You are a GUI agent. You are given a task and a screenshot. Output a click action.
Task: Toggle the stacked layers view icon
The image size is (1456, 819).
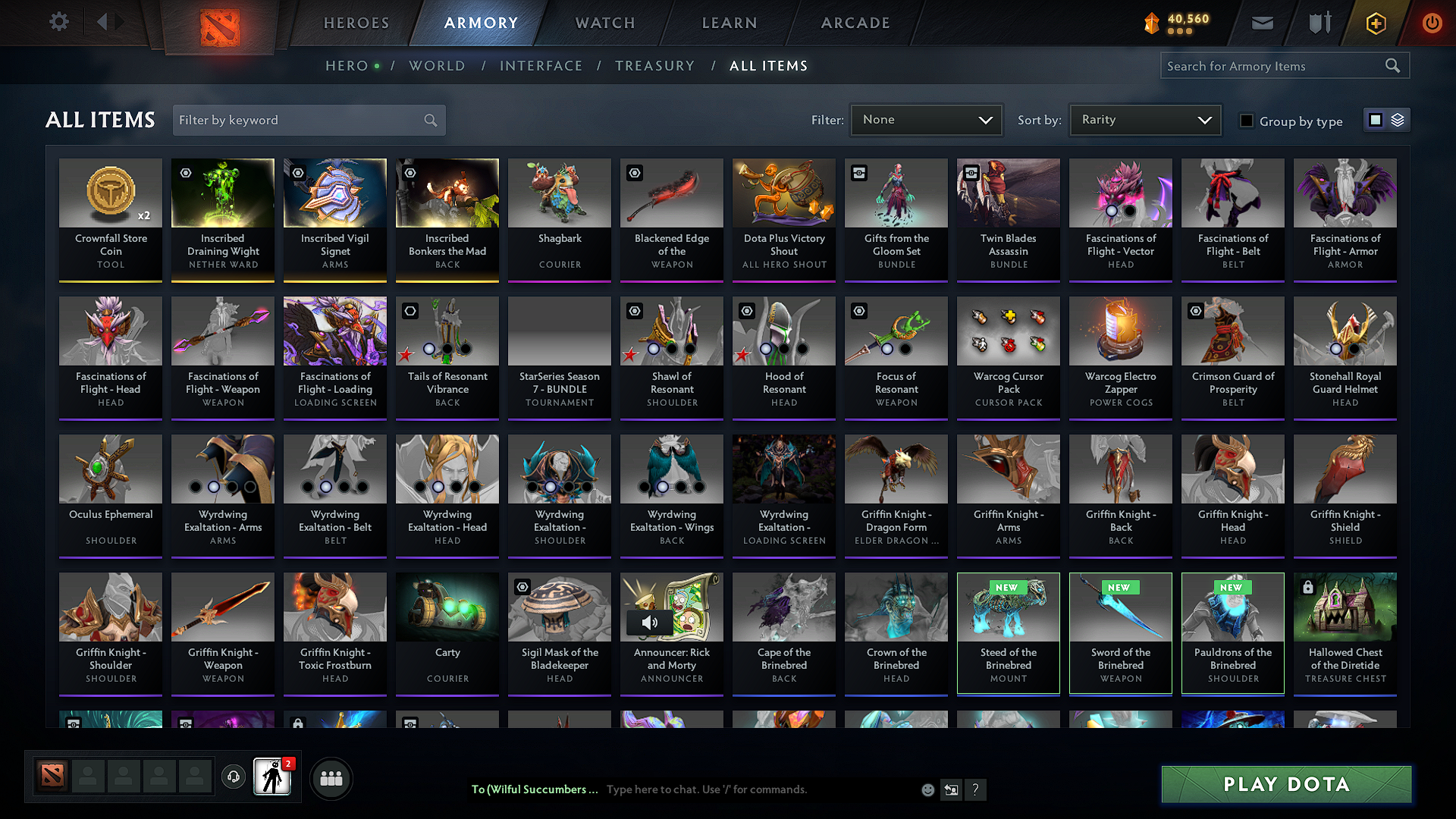[x=1397, y=119]
